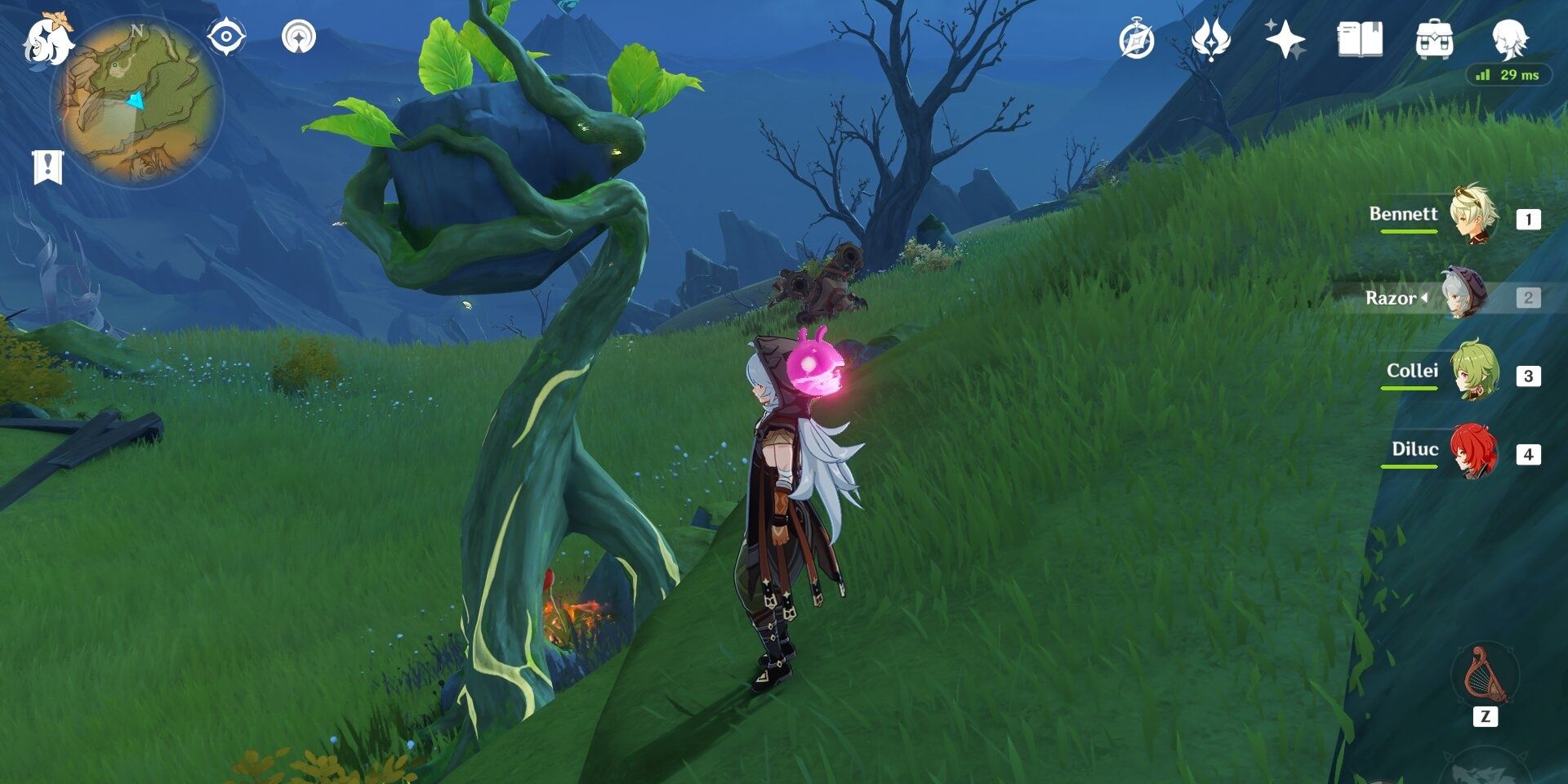Viewport: 1568px width, 784px height.
Task: Open the Wish star icon
Action: pyautogui.click(x=1285, y=39)
